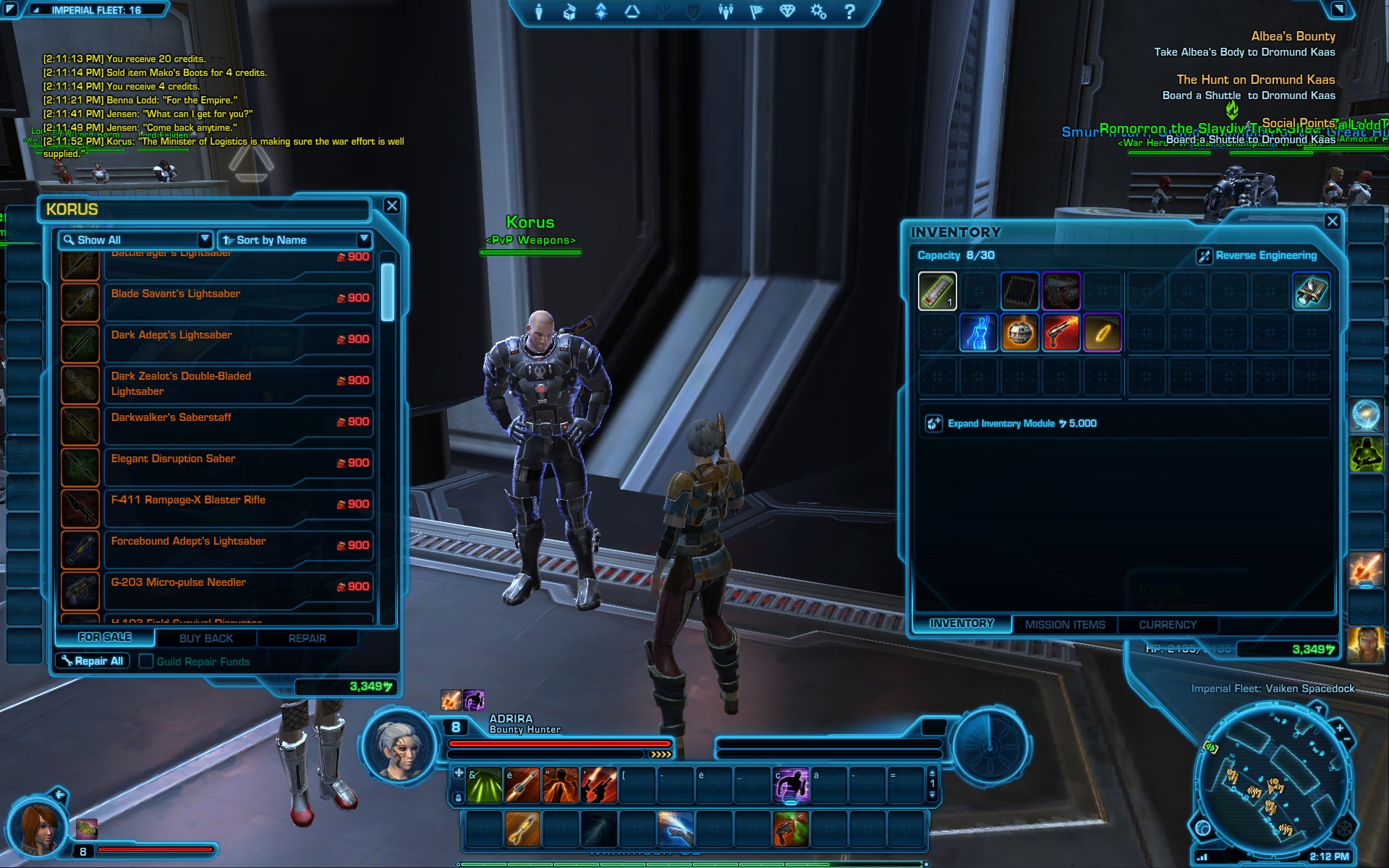Open the Show All filter dropdown
This screenshot has height=868, width=1389.
(x=135, y=240)
